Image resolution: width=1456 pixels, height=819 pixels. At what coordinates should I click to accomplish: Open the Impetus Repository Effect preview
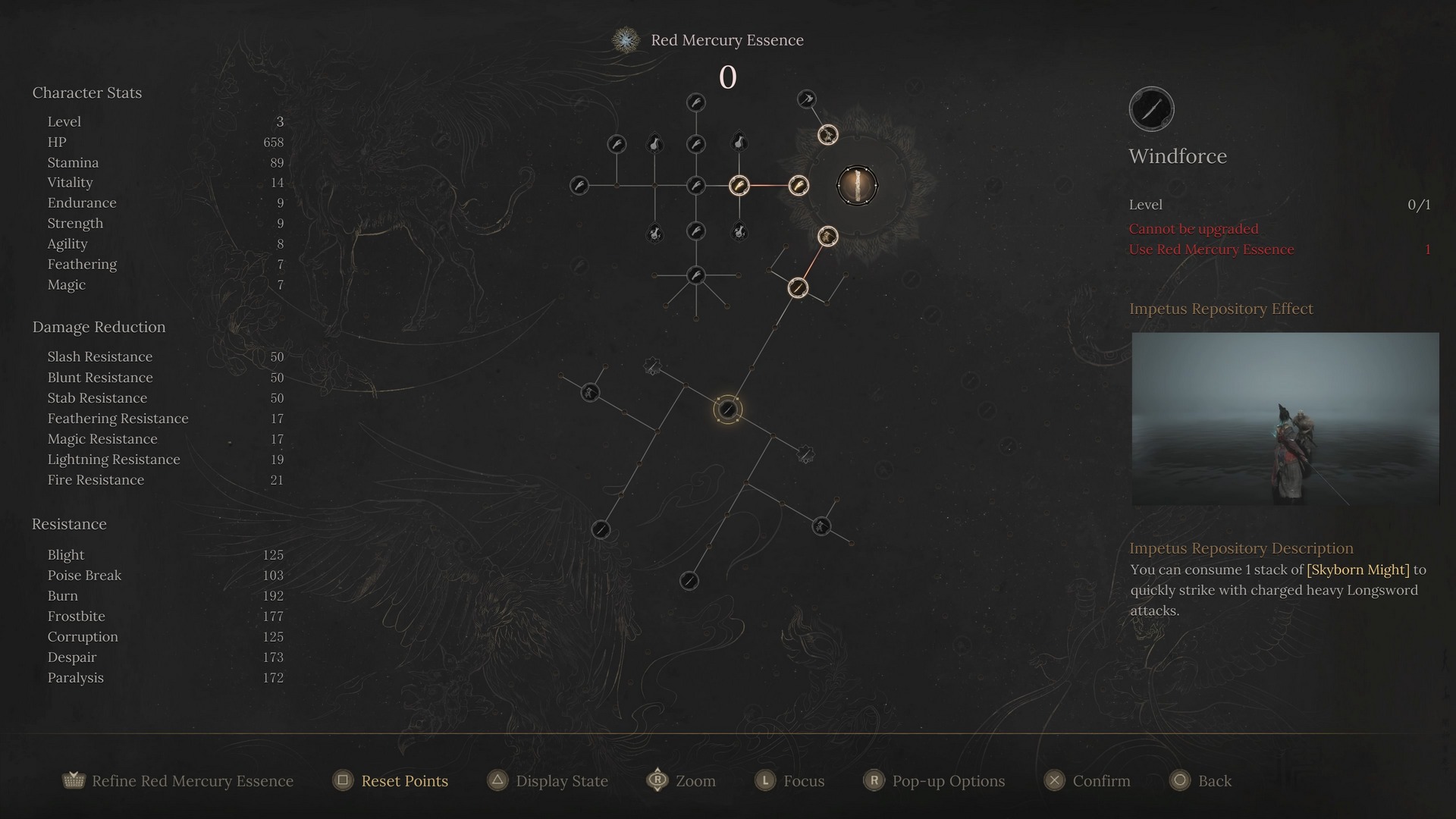coord(1285,419)
